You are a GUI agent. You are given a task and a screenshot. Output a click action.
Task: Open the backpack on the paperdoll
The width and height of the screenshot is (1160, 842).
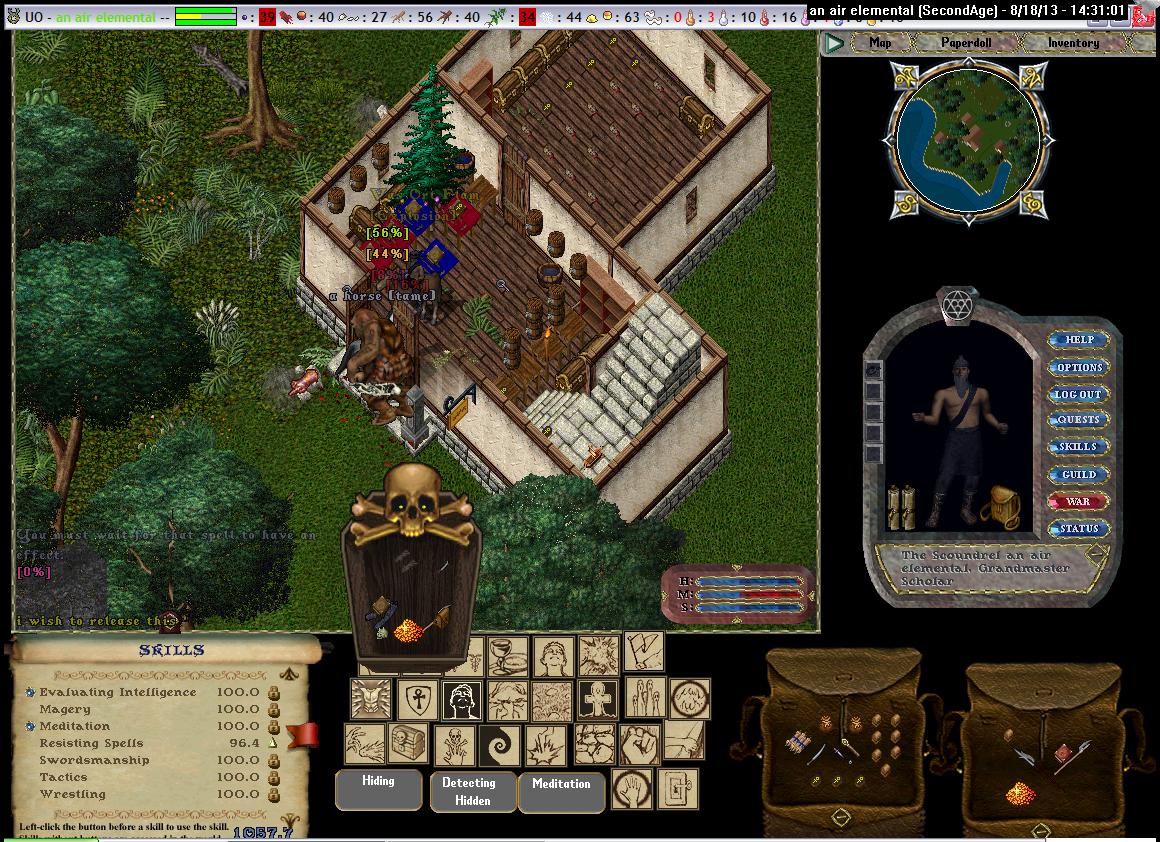[x=999, y=507]
